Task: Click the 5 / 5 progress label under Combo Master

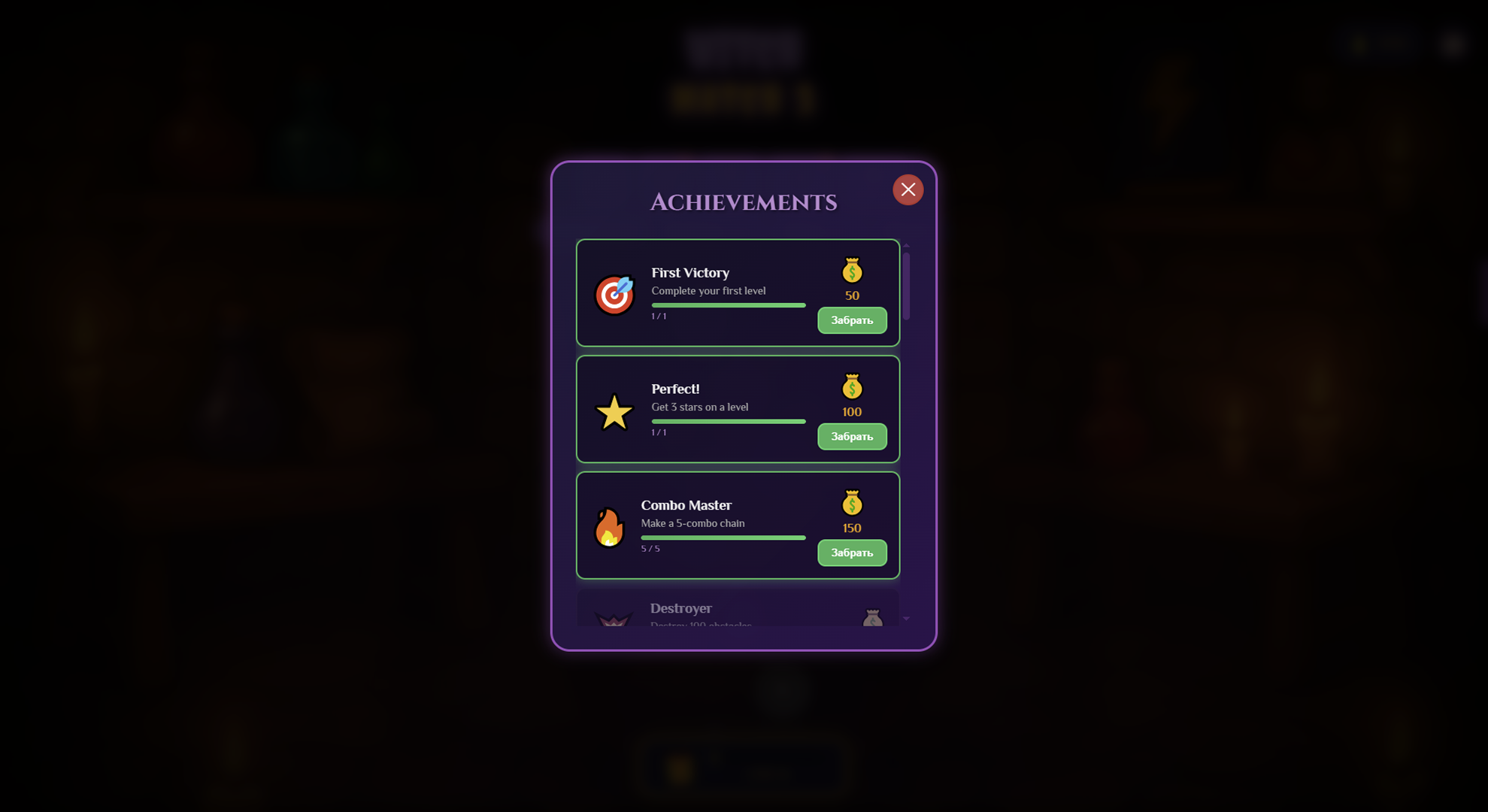Action: (651, 548)
